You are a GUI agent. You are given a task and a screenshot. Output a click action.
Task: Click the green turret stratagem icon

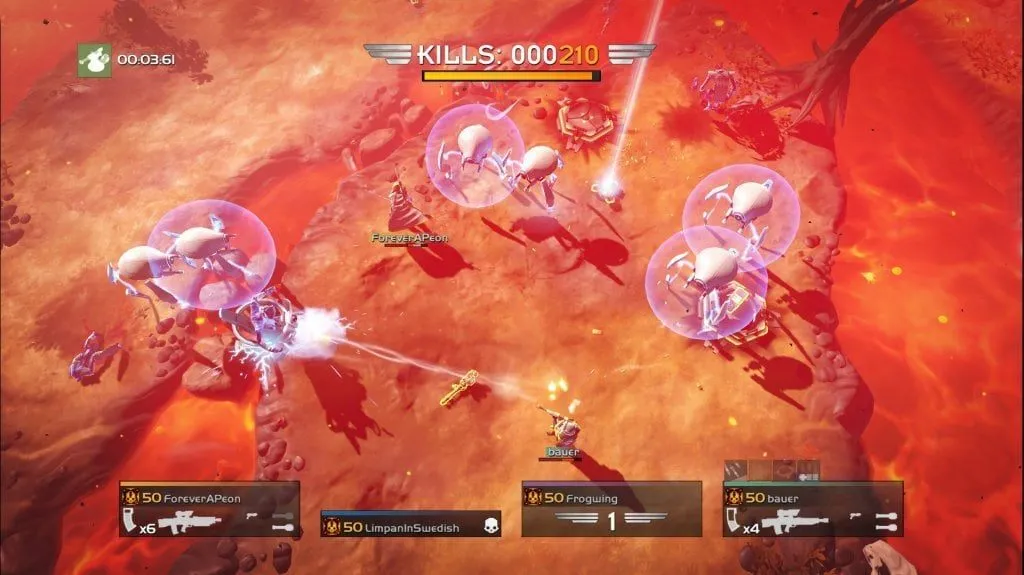[x=94, y=59]
